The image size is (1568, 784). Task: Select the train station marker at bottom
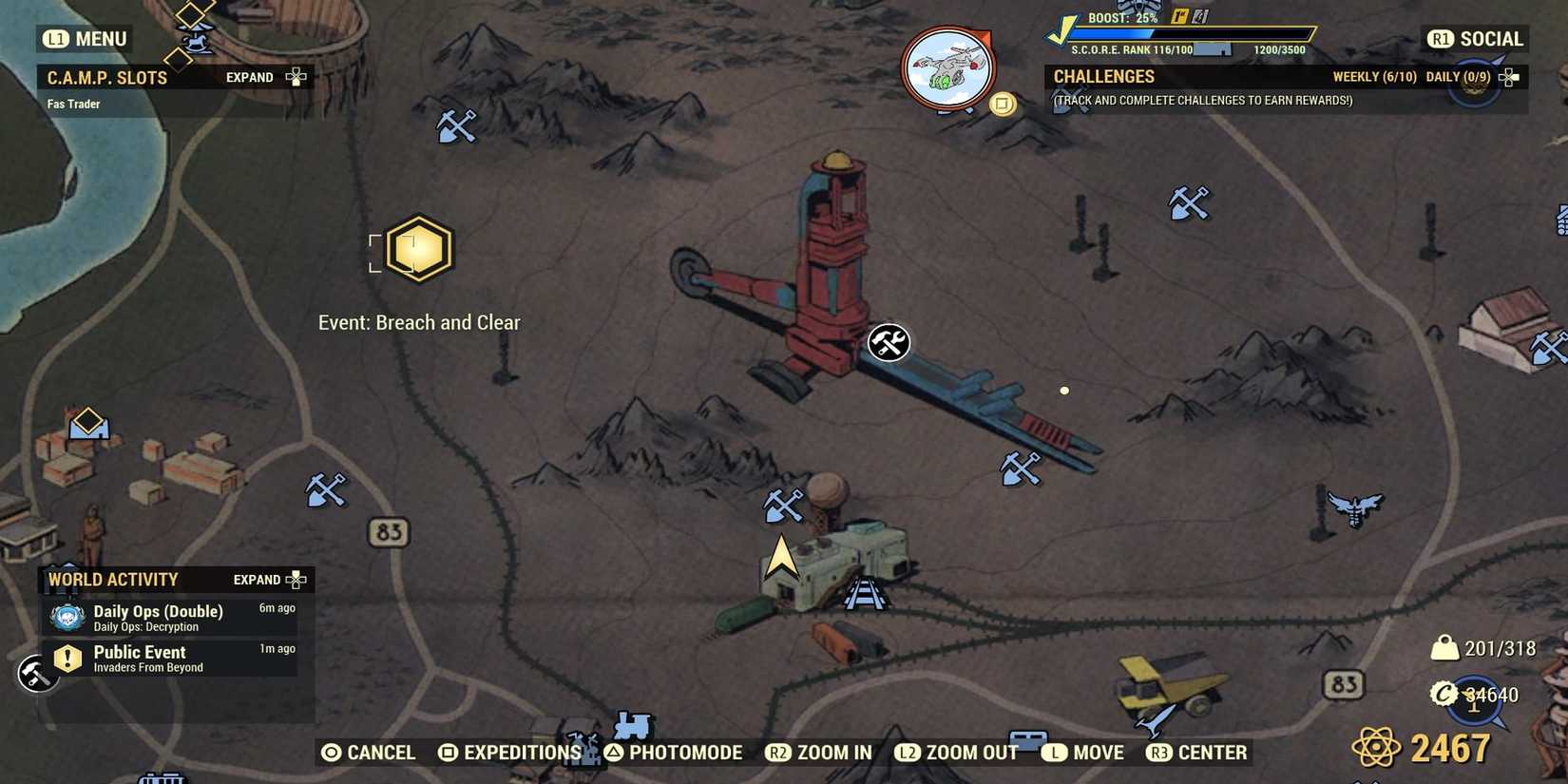(631, 727)
